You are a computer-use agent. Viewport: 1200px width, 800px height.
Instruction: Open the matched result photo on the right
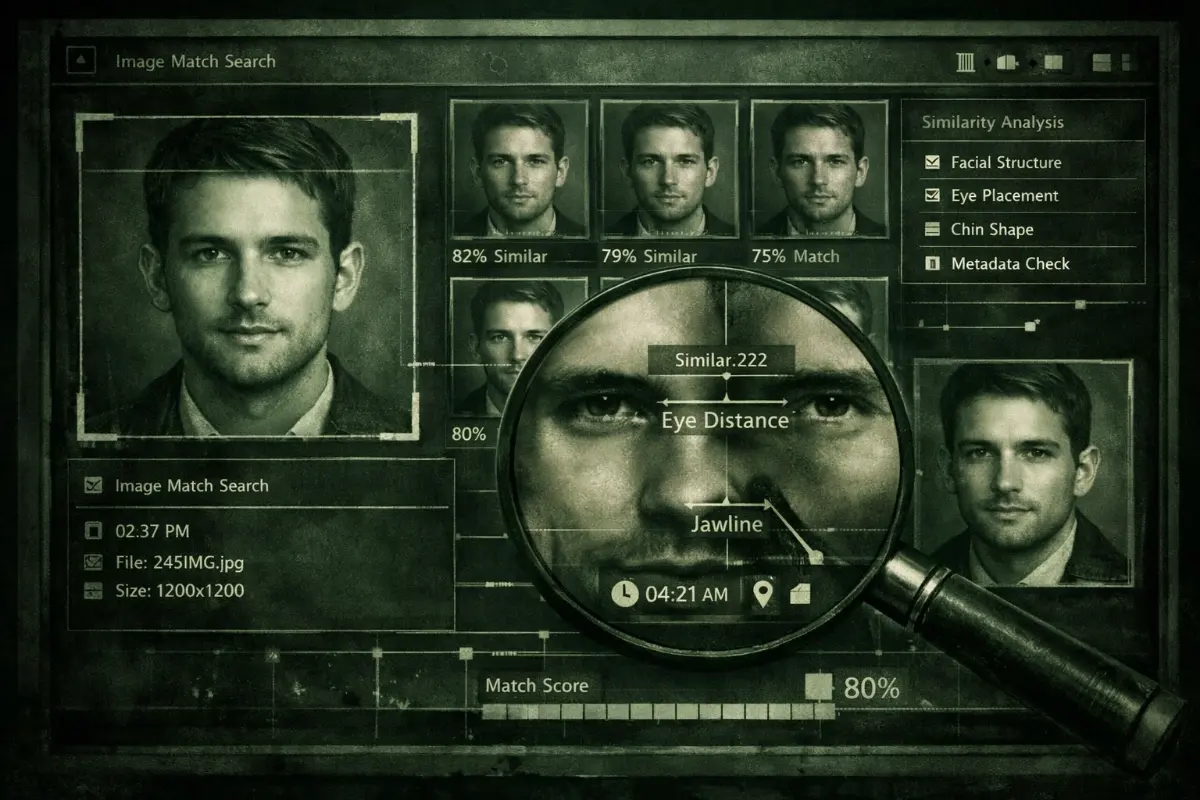click(x=1023, y=472)
